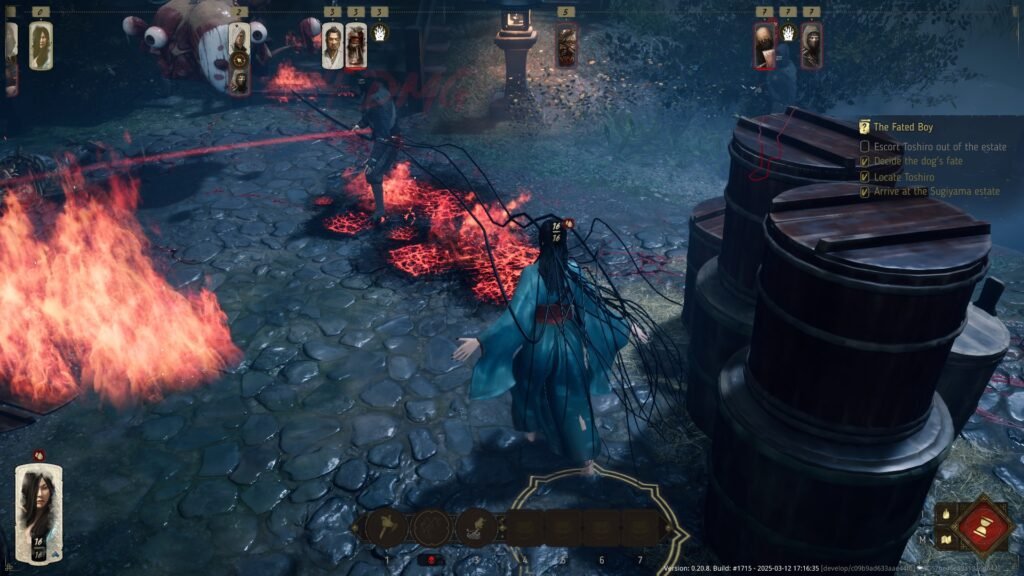Click the small flame icon beside the hourglass
1024x576 pixels.
pos(944,514)
